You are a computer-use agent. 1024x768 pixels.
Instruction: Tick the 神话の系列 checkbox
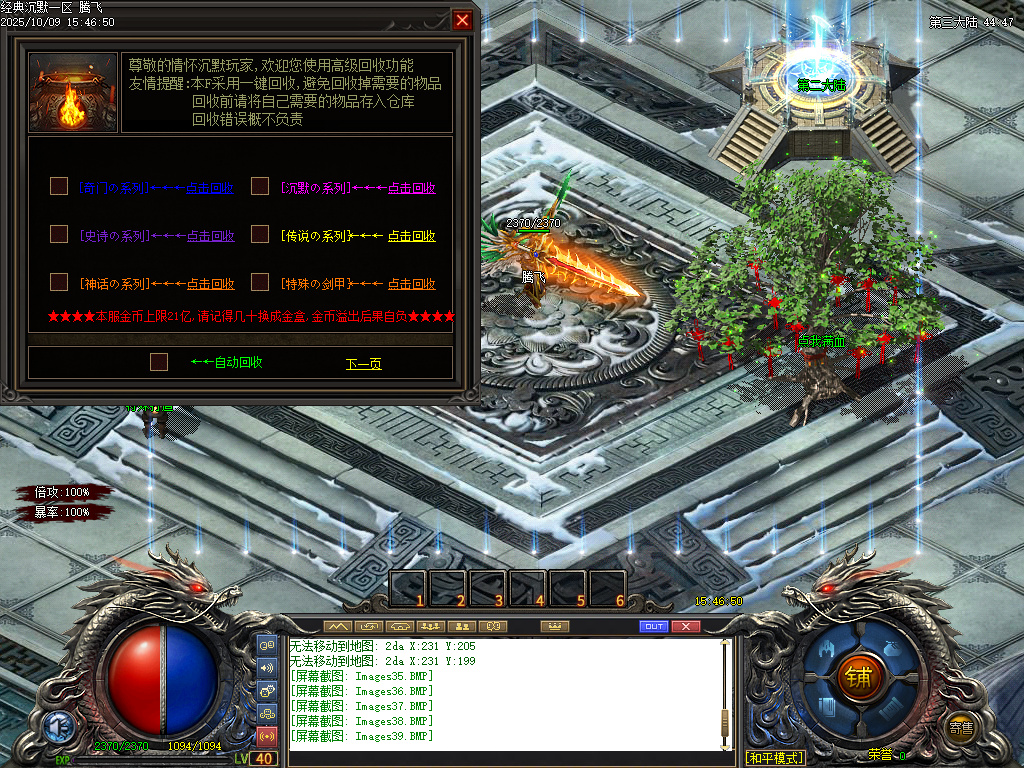point(59,282)
